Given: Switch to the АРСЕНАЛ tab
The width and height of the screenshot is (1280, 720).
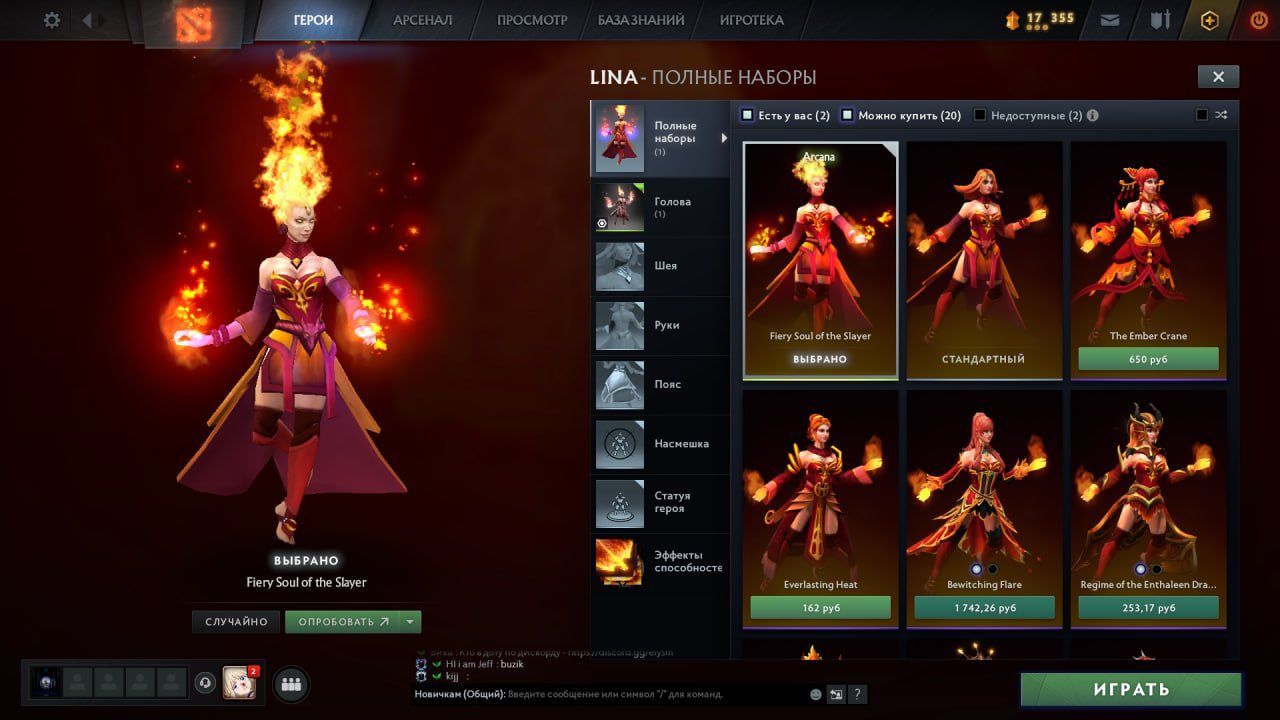Looking at the screenshot, I should pos(422,20).
